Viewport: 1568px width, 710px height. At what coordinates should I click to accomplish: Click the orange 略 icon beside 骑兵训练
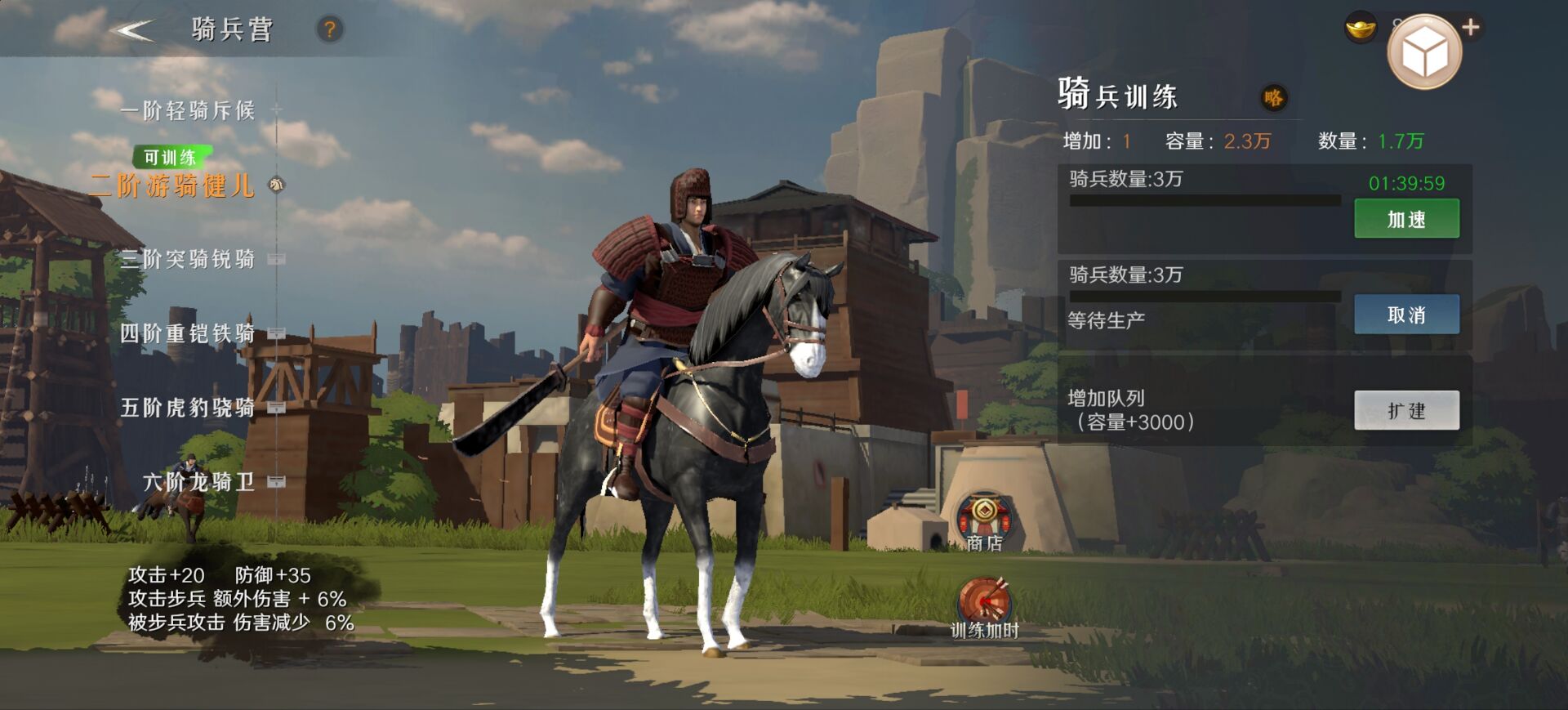tap(1273, 98)
